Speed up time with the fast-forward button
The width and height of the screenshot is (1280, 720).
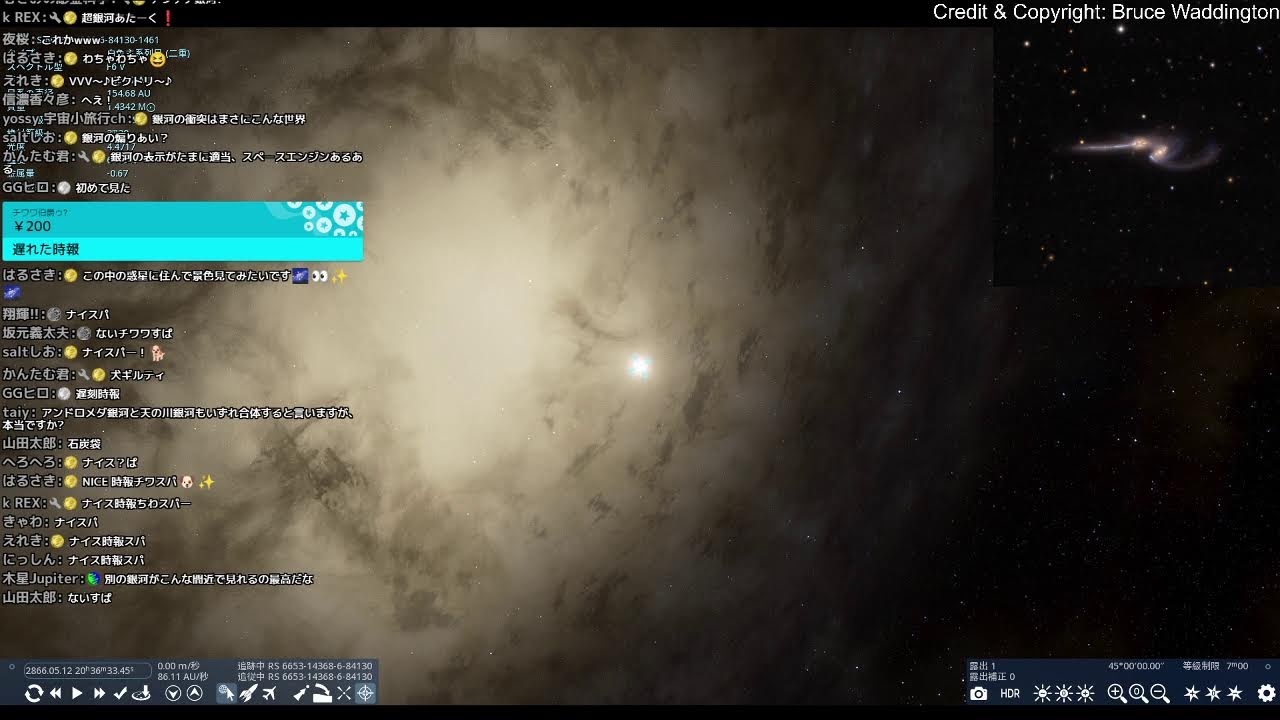tap(99, 693)
